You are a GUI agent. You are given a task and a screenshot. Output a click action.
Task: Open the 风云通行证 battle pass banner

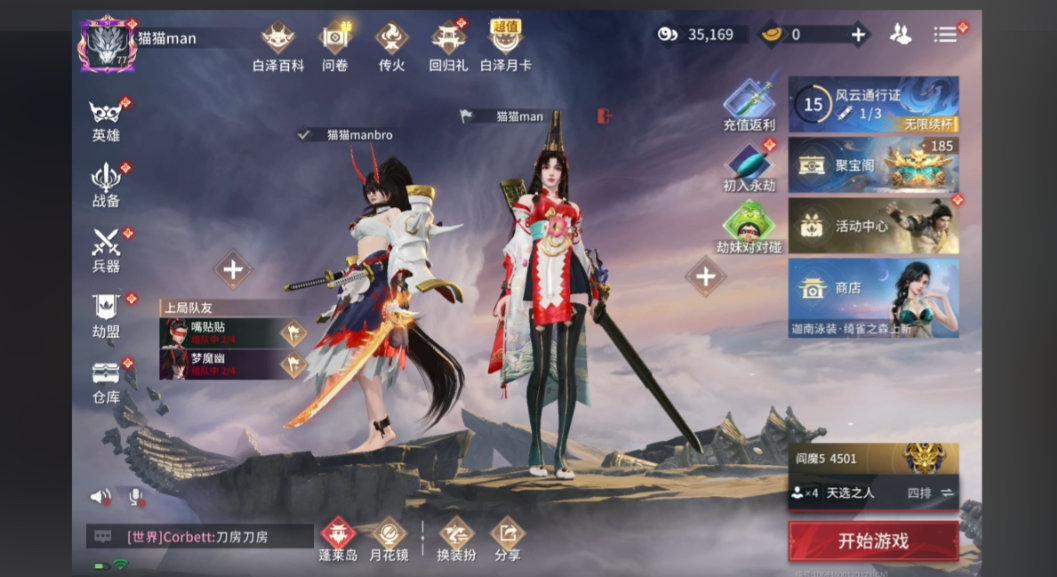[x=873, y=104]
